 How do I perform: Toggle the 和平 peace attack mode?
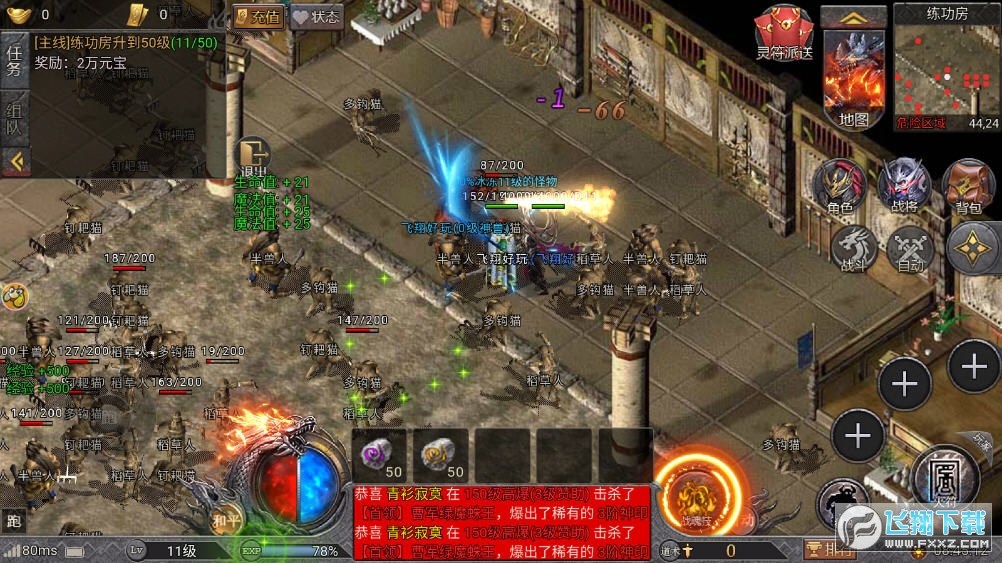(227, 519)
